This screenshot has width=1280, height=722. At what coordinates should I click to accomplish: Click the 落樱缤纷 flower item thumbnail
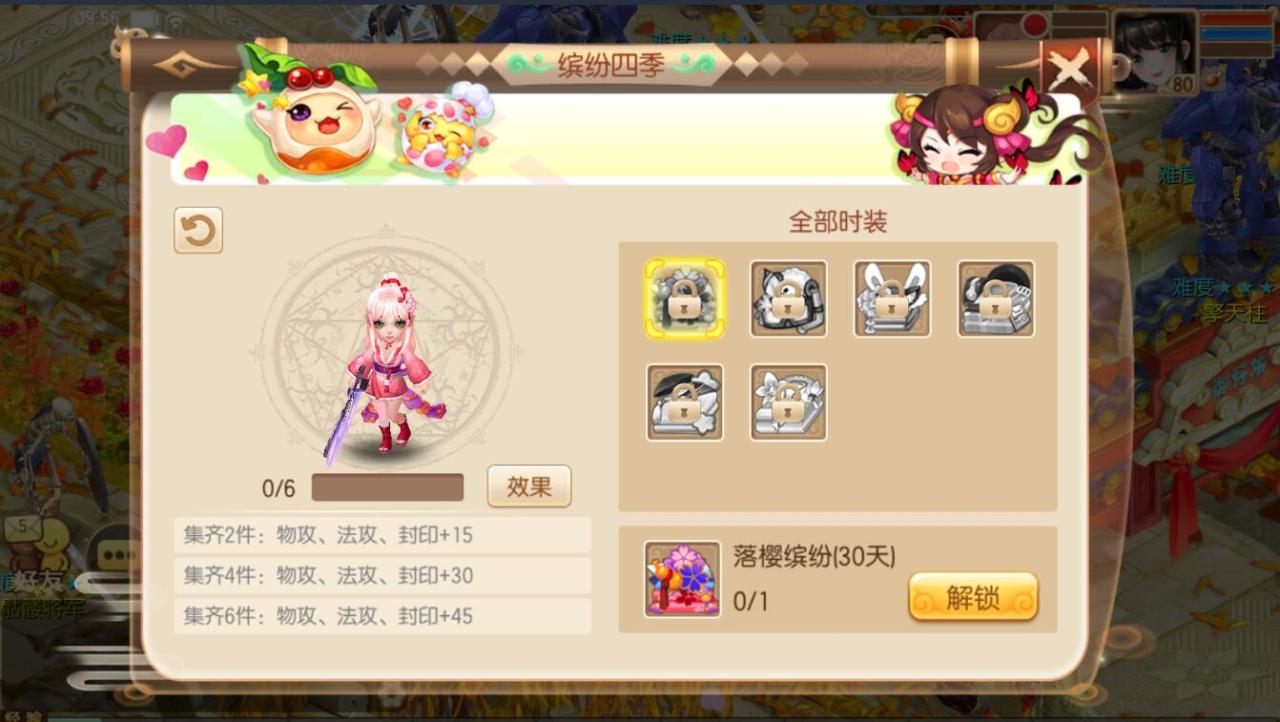(682, 578)
